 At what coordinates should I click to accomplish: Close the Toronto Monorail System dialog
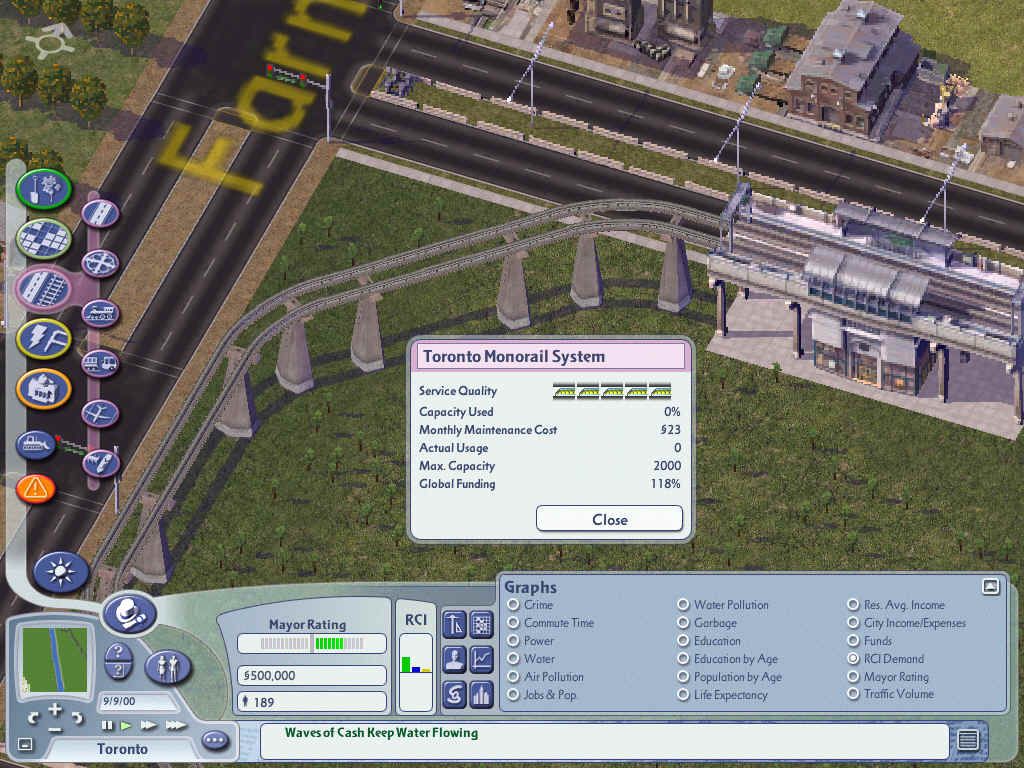(609, 519)
